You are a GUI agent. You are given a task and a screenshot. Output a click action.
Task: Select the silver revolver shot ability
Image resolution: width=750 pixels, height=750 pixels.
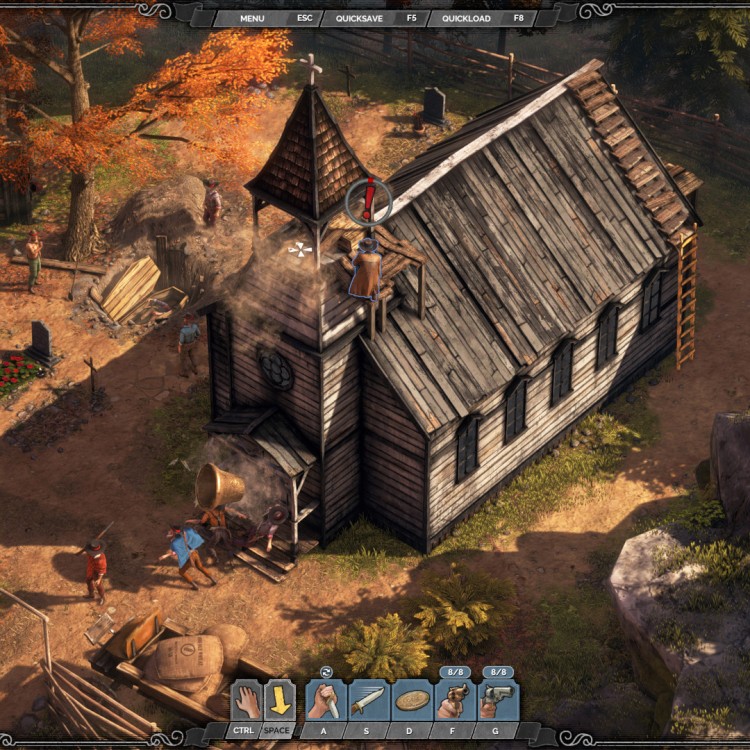[x=498, y=700]
